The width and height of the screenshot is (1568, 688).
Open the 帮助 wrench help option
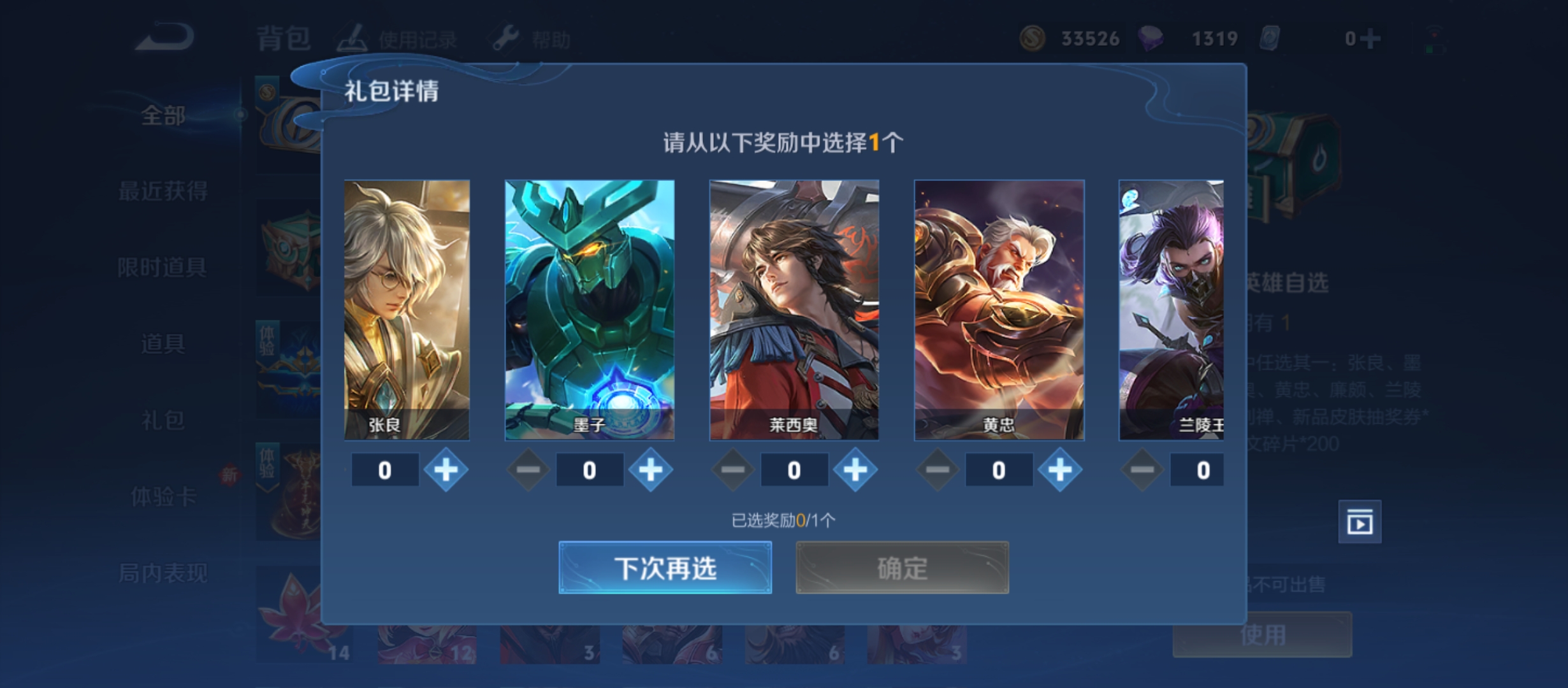[x=531, y=39]
